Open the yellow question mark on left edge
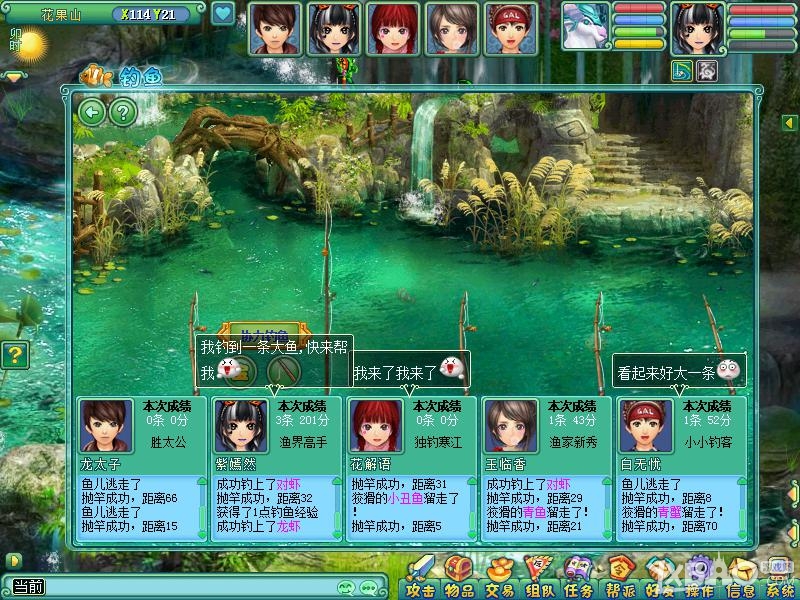The width and height of the screenshot is (800, 600). pos(14,355)
